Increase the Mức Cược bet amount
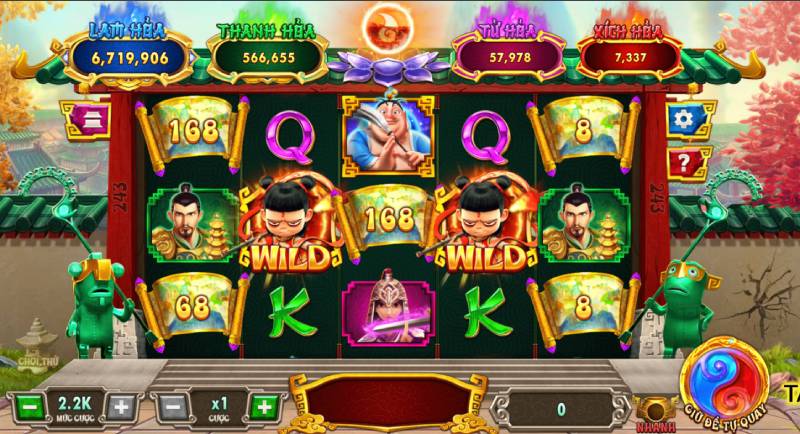800x434 pixels. click(120, 407)
